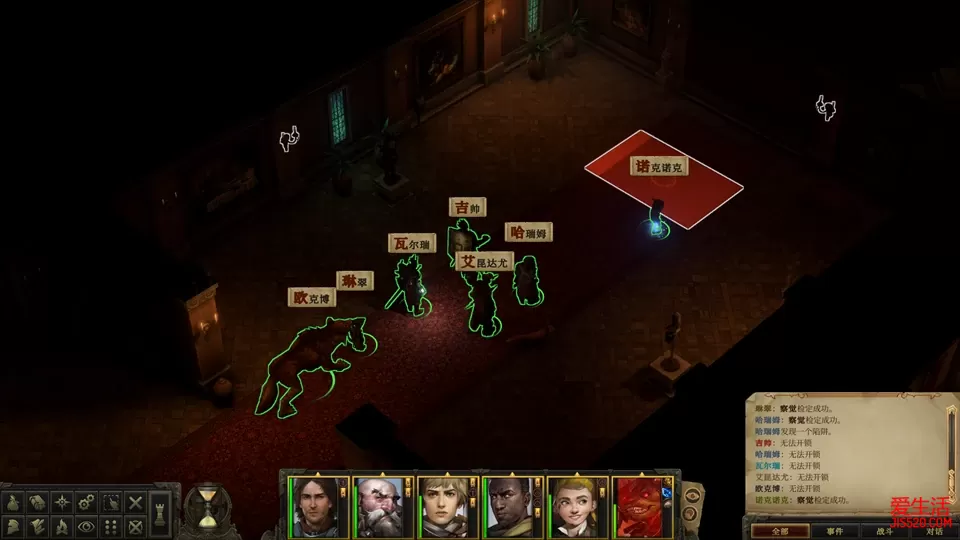Open the 对话 dialogue log tab

[x=934, y=531]
